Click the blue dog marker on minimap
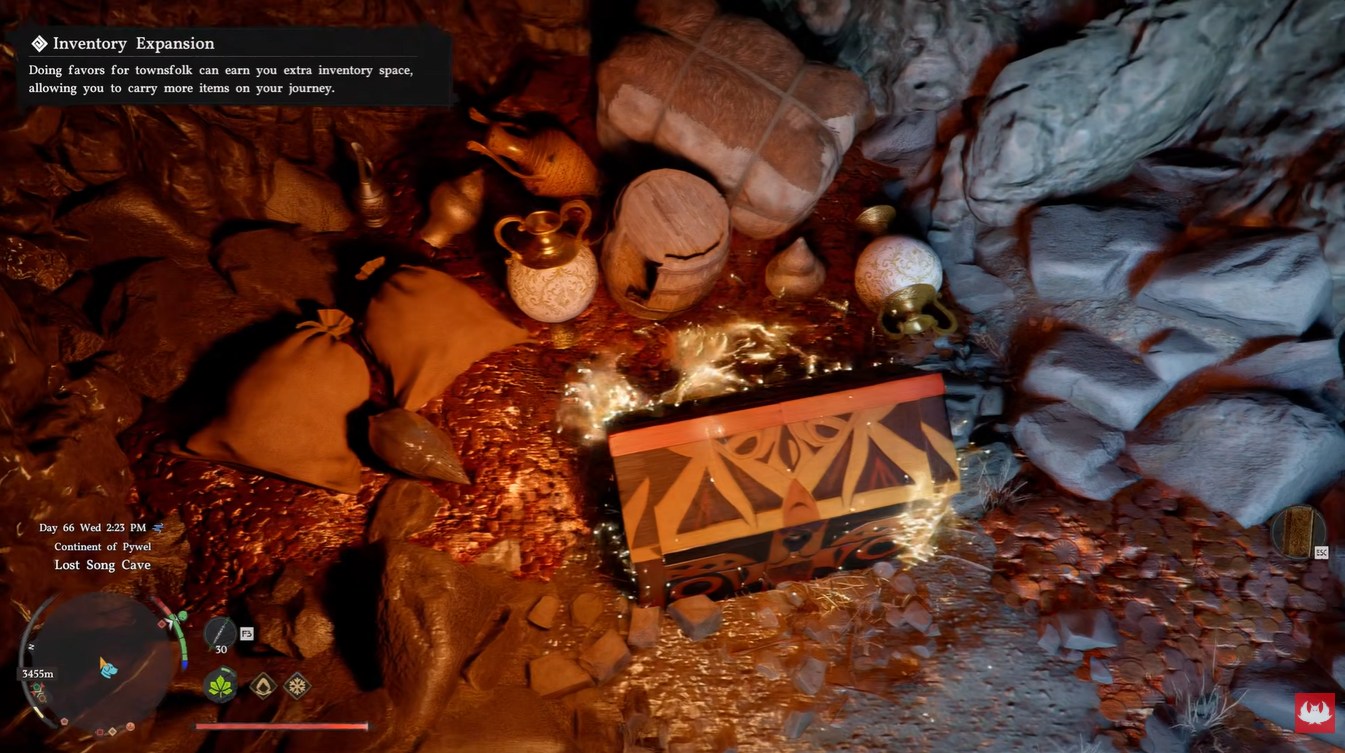 pyautogui.click(x=108, y=667)
